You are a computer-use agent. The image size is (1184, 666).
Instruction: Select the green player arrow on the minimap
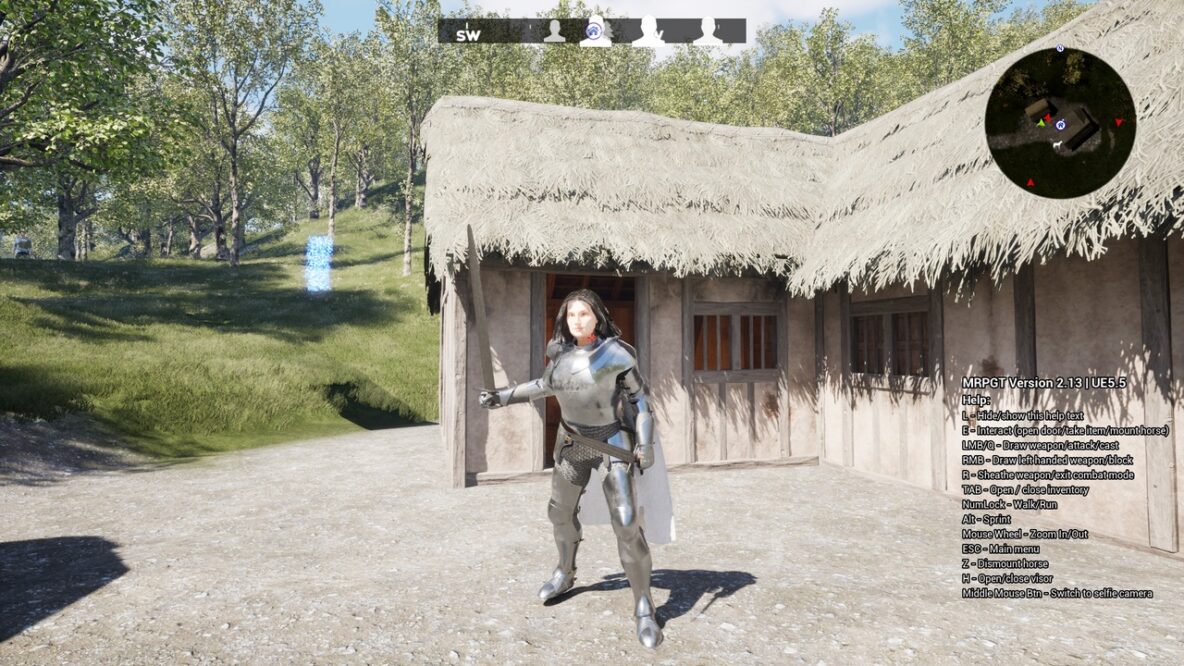(x=1040, y=124)
